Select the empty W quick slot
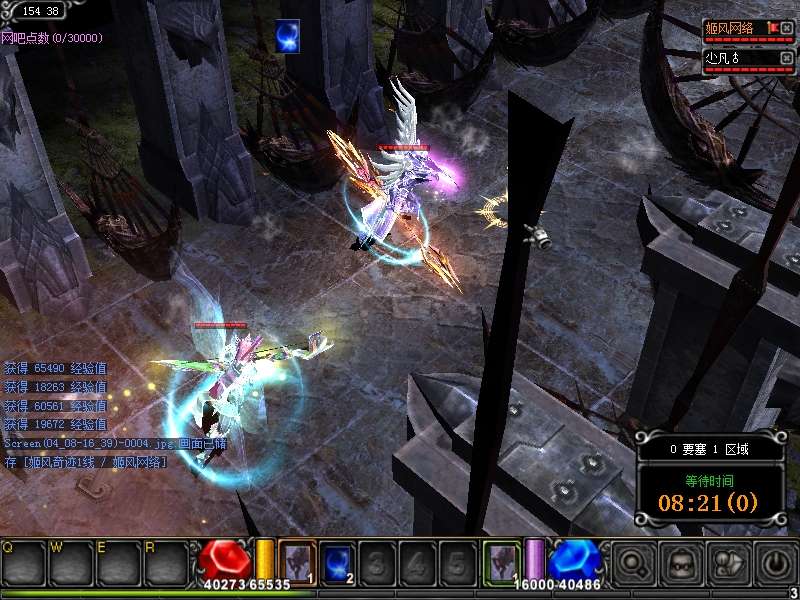800x600 pixels. pyautogui.click(x=71, y=564)
